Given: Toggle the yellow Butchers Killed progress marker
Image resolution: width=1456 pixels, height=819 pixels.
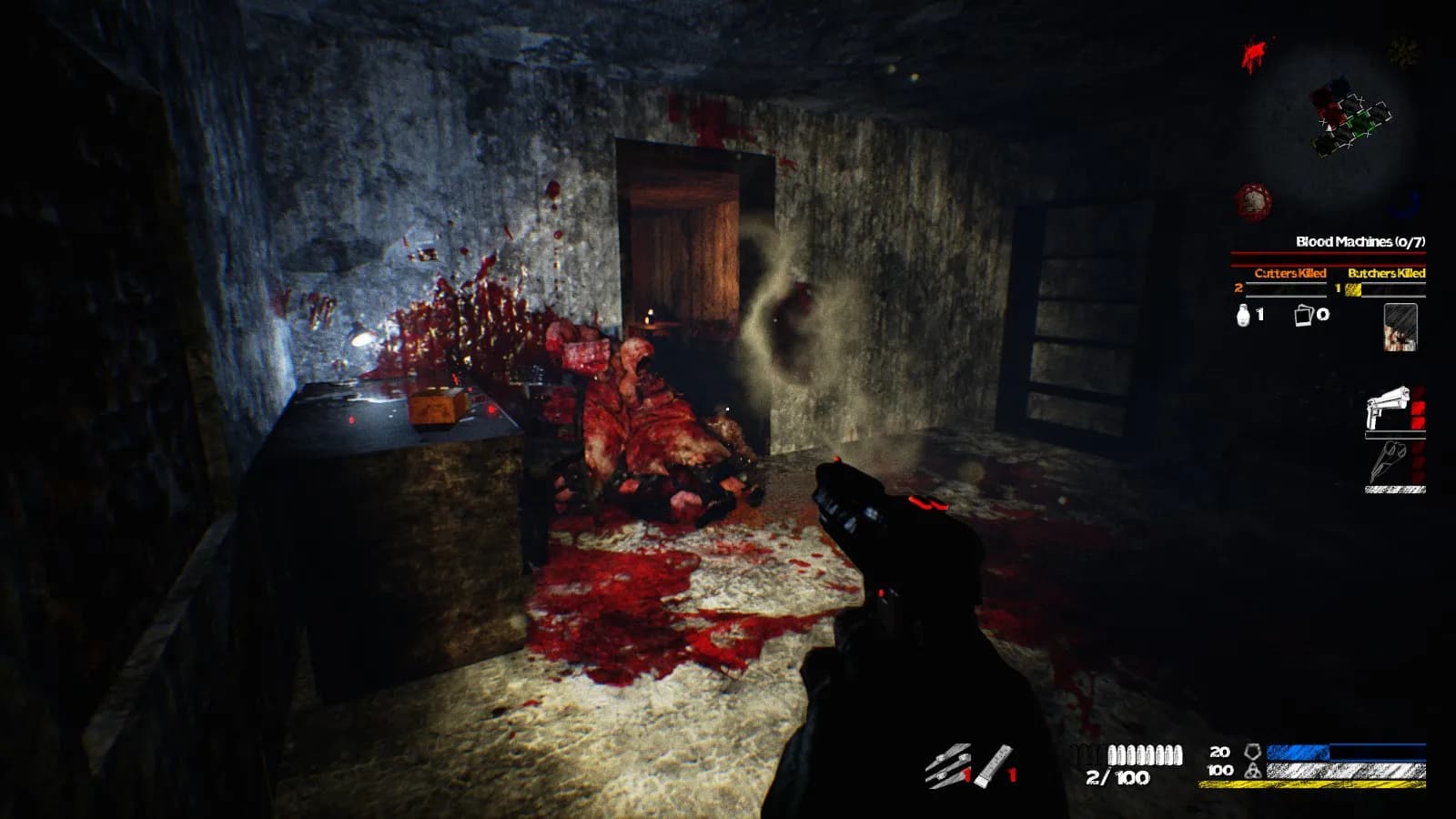Looking at the screenshot, I should (x=1352, y=289).
